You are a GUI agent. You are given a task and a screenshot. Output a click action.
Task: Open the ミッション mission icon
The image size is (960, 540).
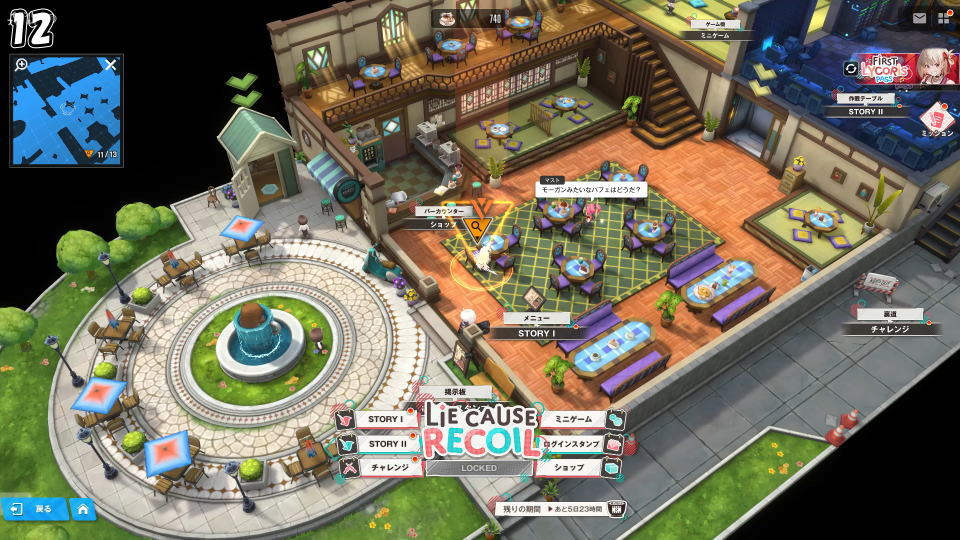[937, 118]
